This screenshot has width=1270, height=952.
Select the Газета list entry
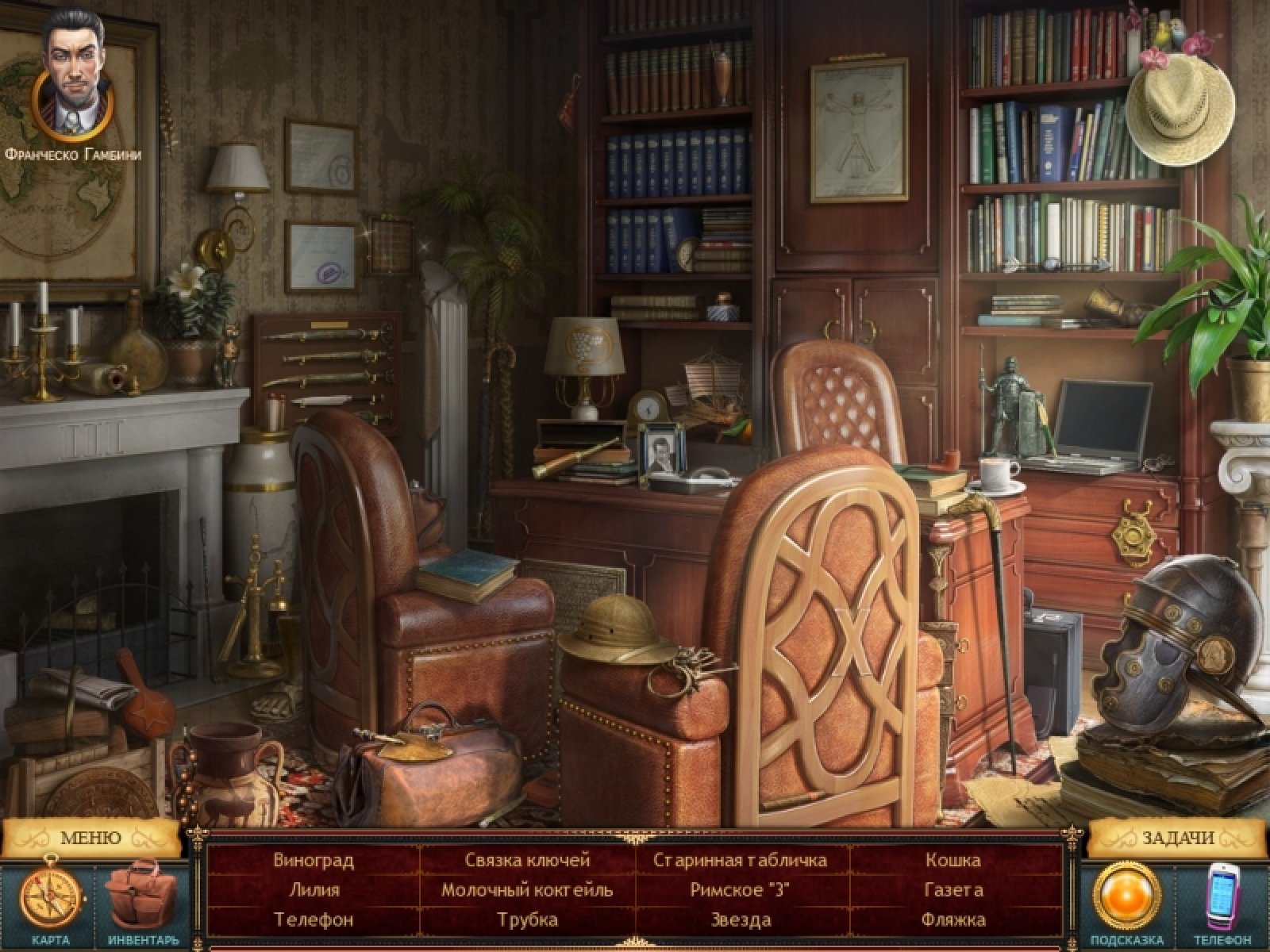(953, 890)
